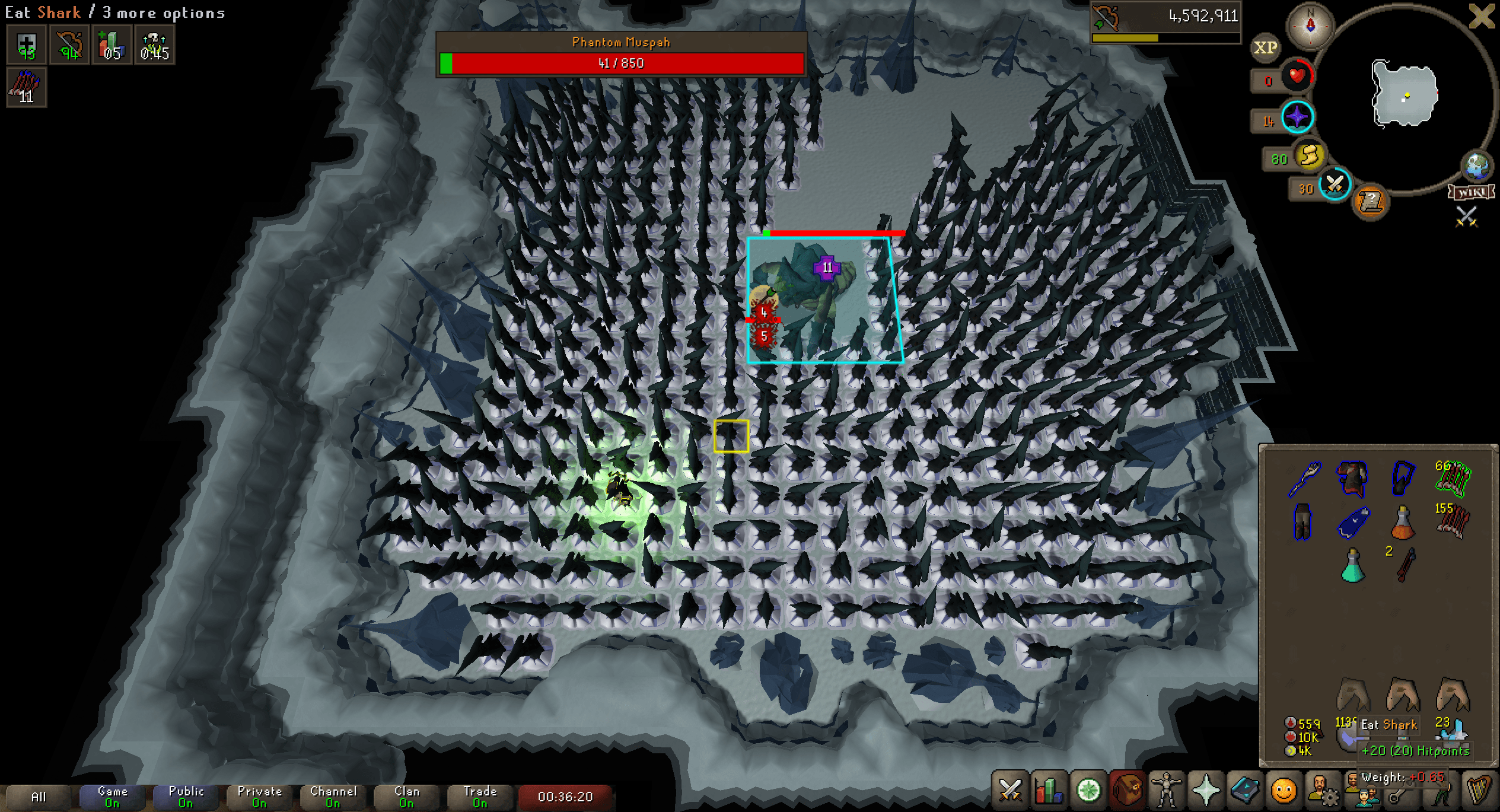Switch to the Trade chat tab
Viewport: 1500px width, 812px height.
coord(480,797)
